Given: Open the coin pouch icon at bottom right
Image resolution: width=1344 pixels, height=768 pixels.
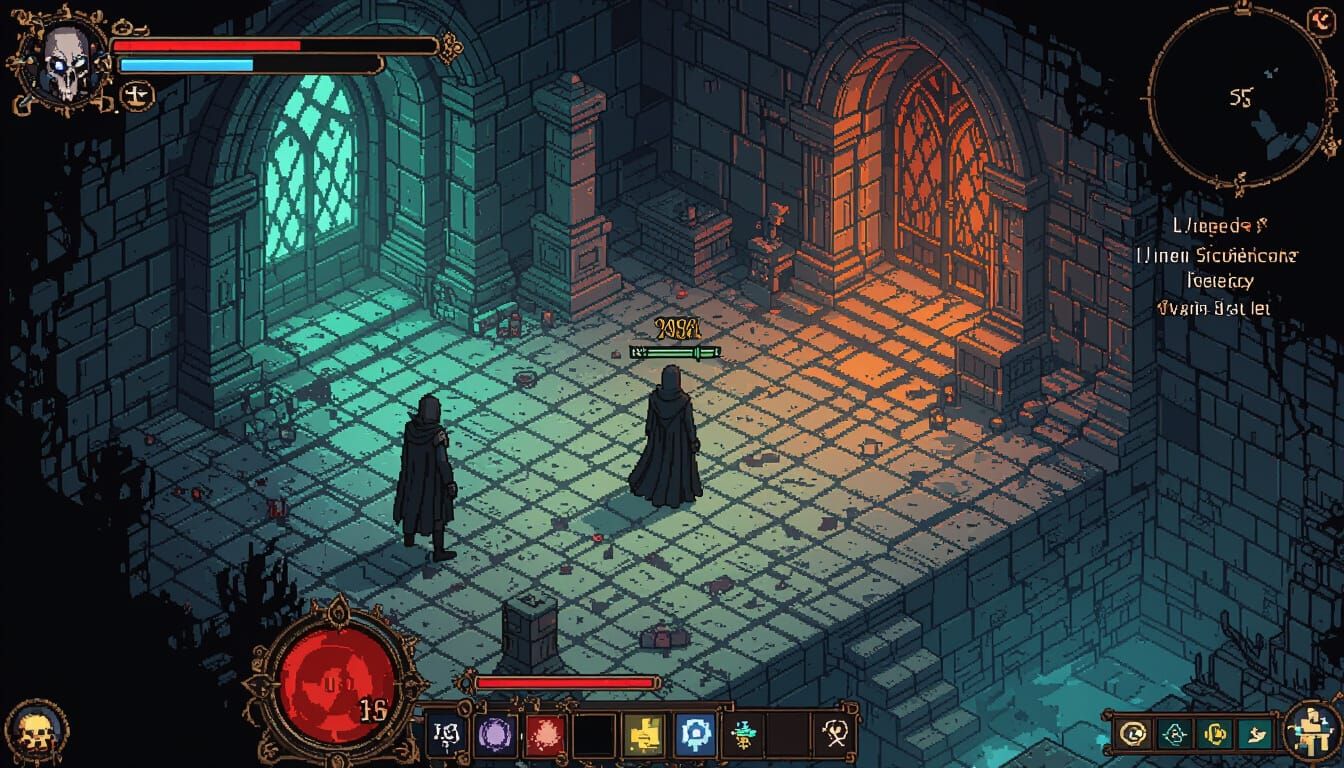Looking at the screenshot, I should (x=1215, y=733).
